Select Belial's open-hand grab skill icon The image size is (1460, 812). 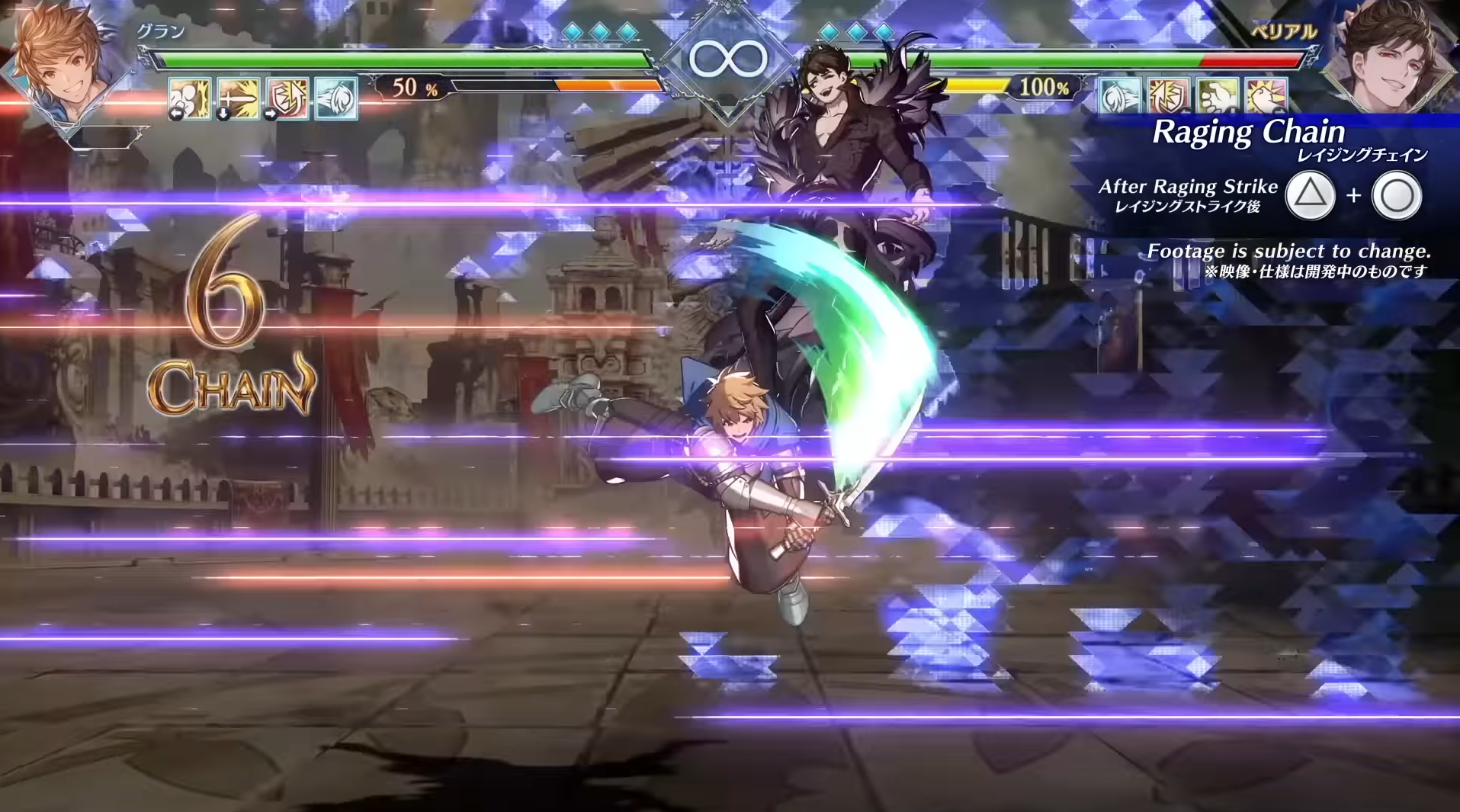1216,95
